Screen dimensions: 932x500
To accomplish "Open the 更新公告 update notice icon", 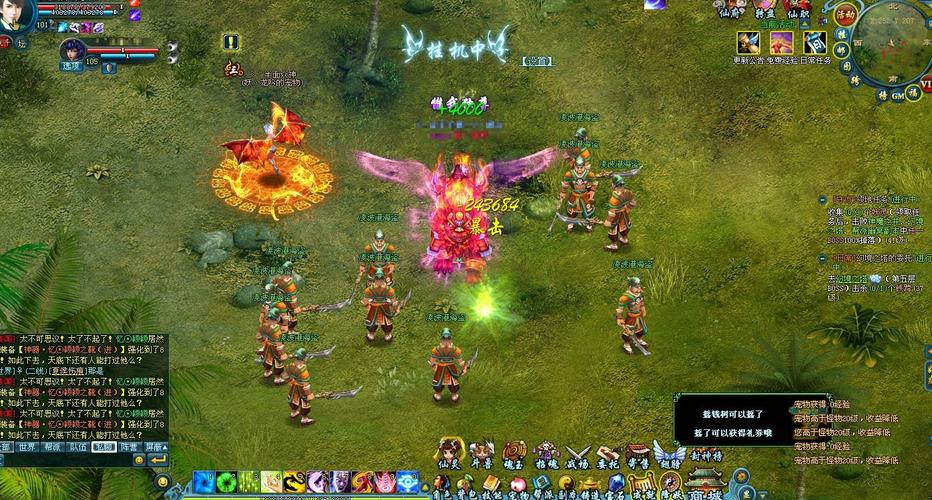I will [748, 43].
